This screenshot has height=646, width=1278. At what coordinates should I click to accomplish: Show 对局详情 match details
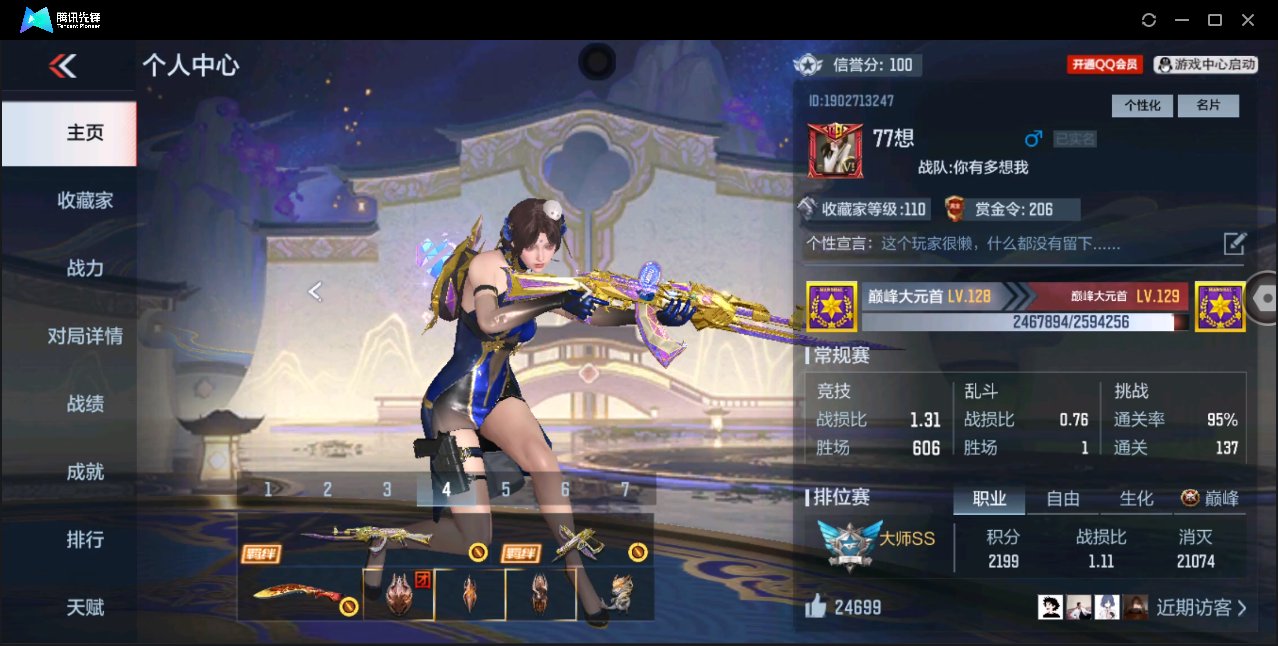click(x=85, y=336)
